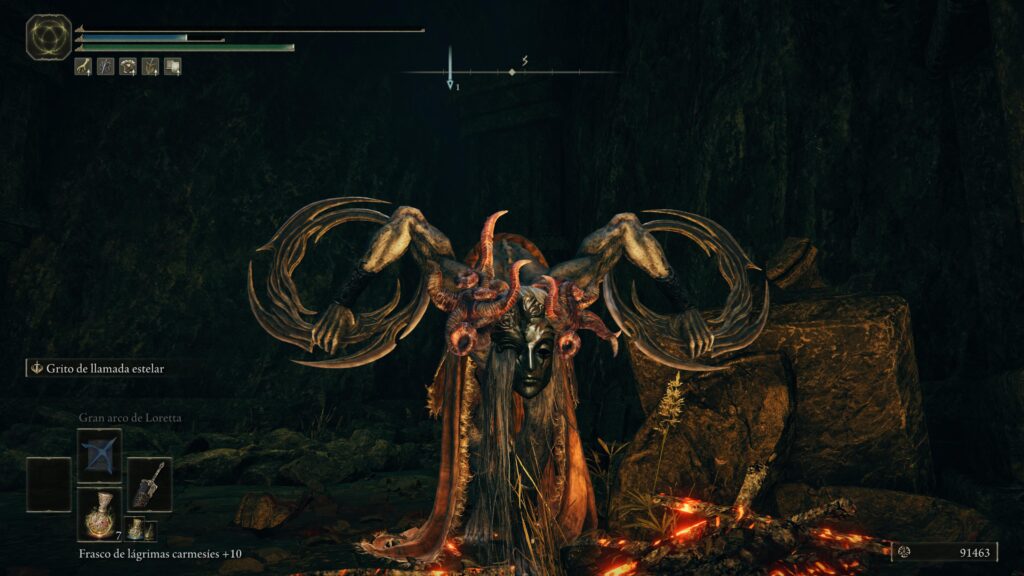
Task: Click the golden ring emblem beside the status bars
Action: [x=48, y=37]
